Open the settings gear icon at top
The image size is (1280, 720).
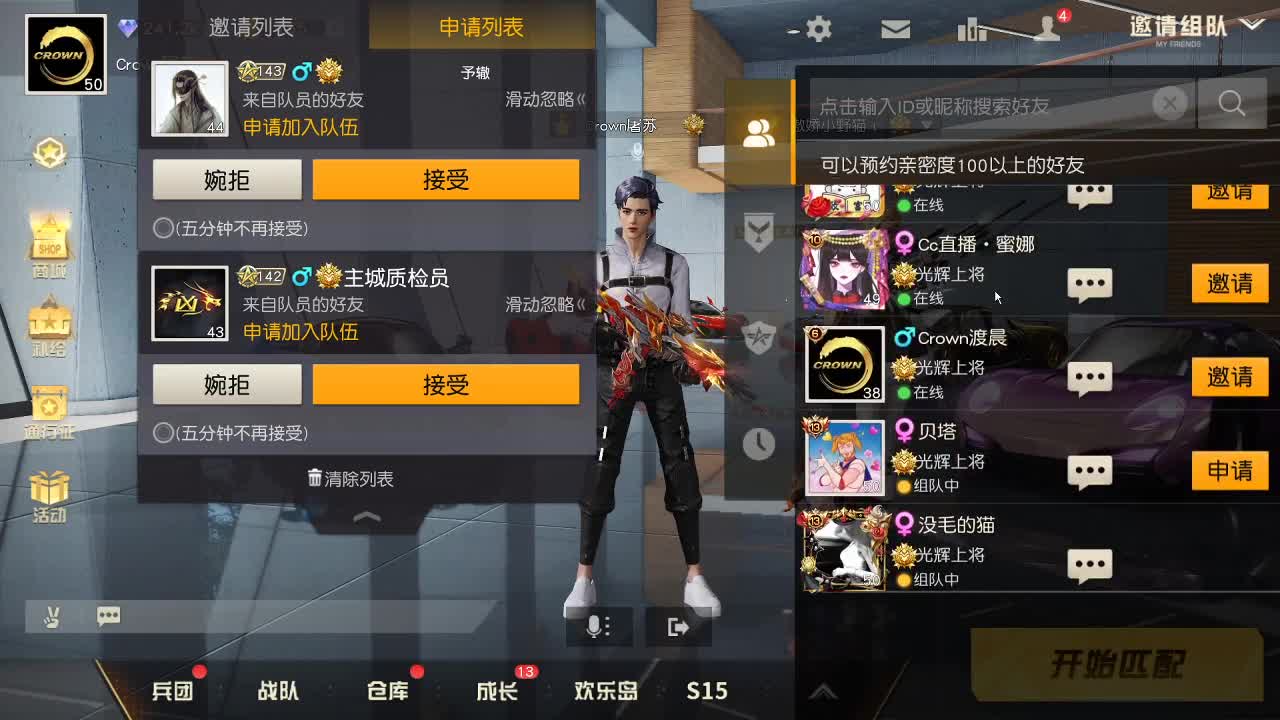816,29
